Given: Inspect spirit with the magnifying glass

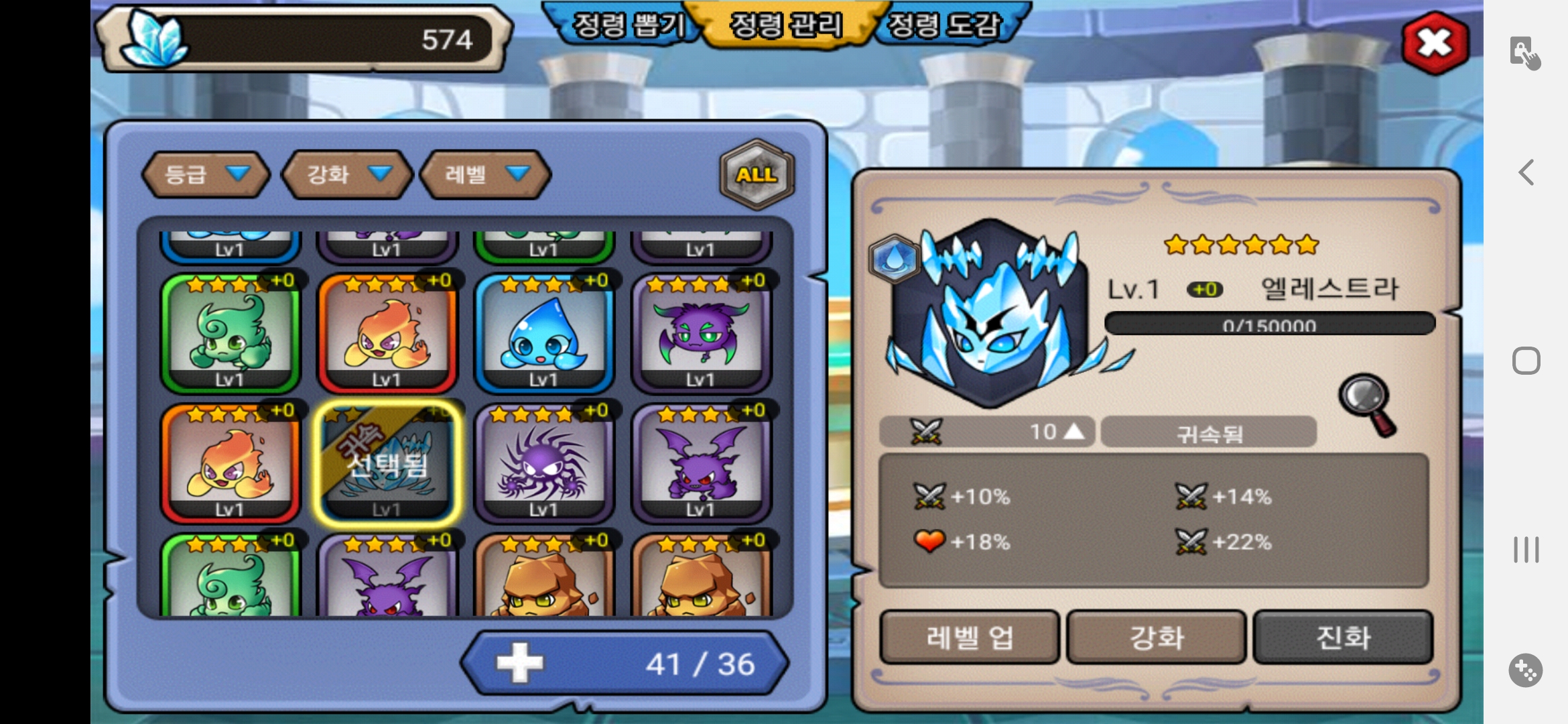Looking at the screenshot, I should [x=1367, y=404].
